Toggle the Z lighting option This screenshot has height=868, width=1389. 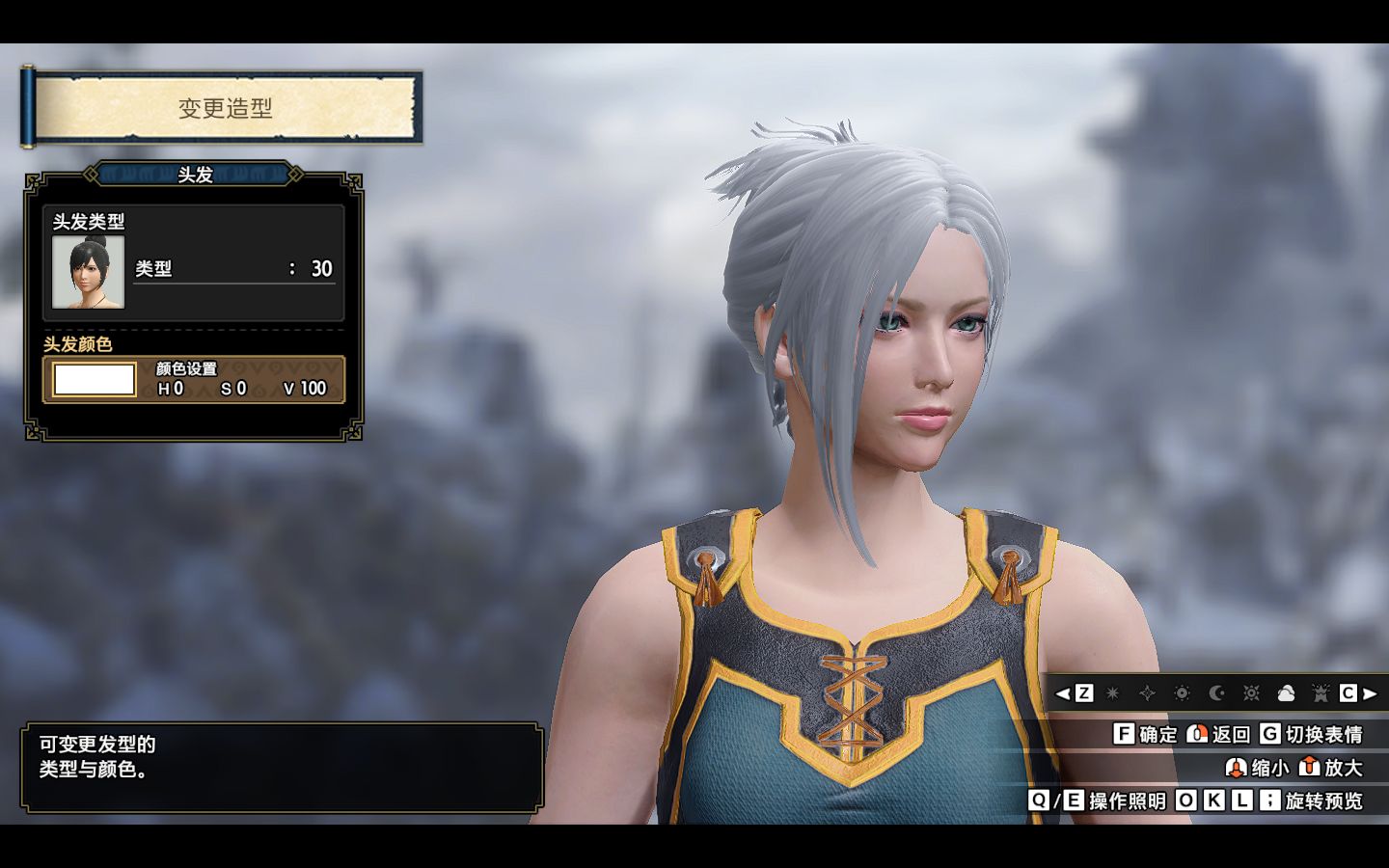pyautogui.click(x=1084, y=693)
